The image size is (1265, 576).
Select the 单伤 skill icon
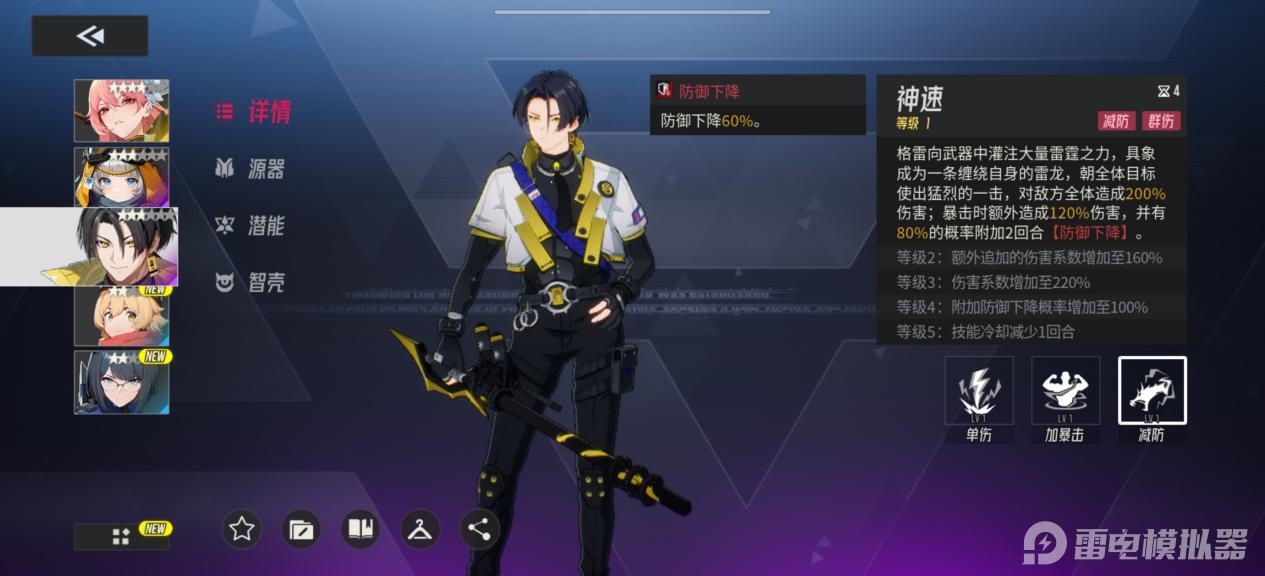979,391
